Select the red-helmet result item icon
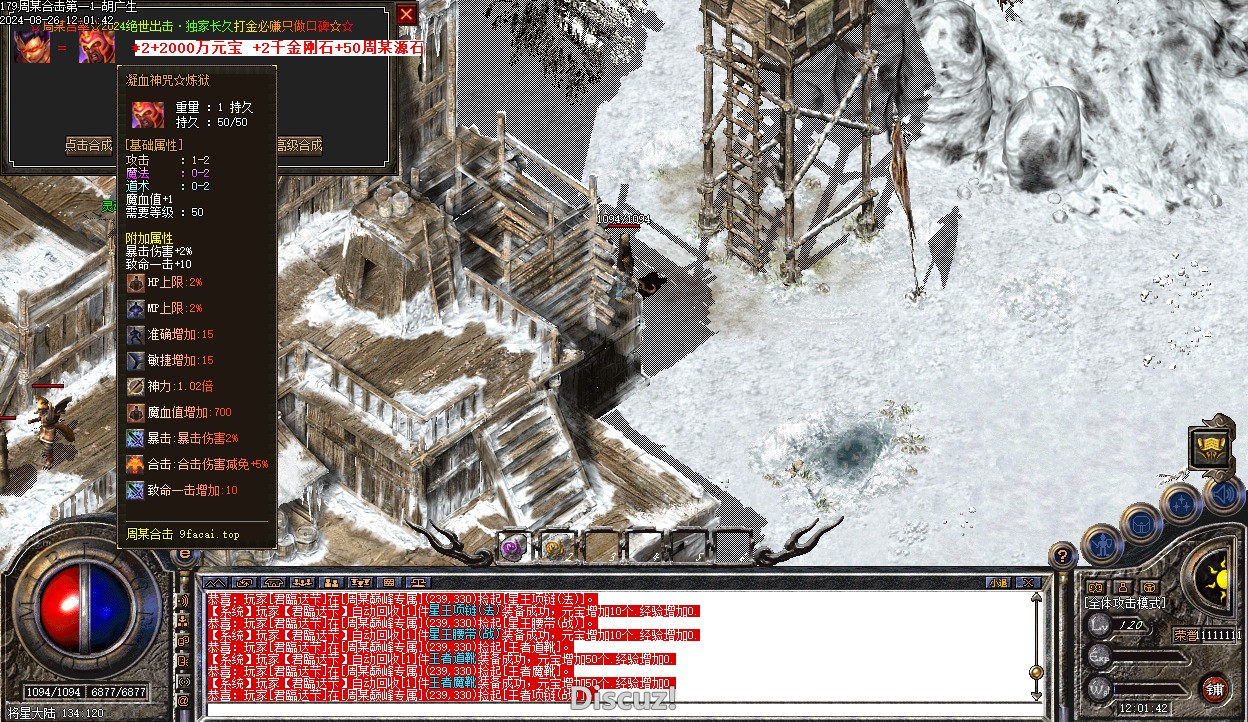 click(97, 47)
